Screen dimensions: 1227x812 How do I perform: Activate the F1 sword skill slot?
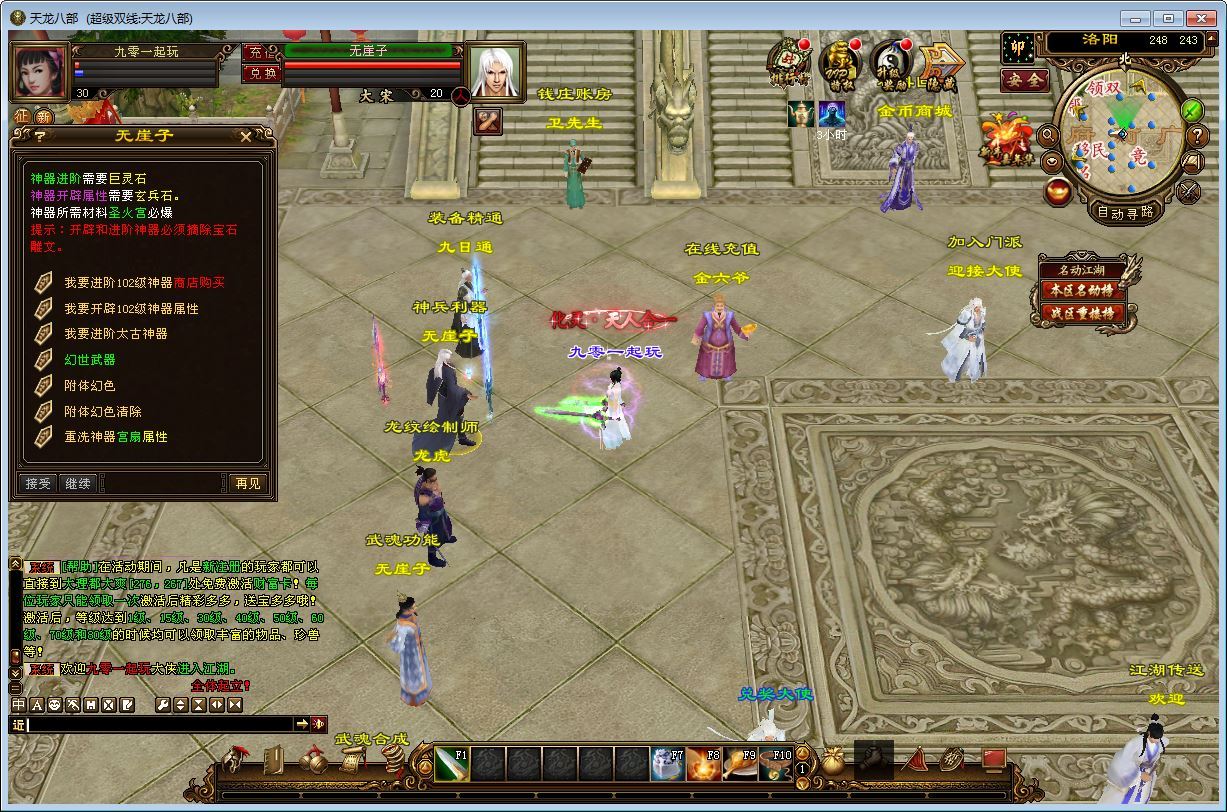pyautogui.click(x=452, y=764)
